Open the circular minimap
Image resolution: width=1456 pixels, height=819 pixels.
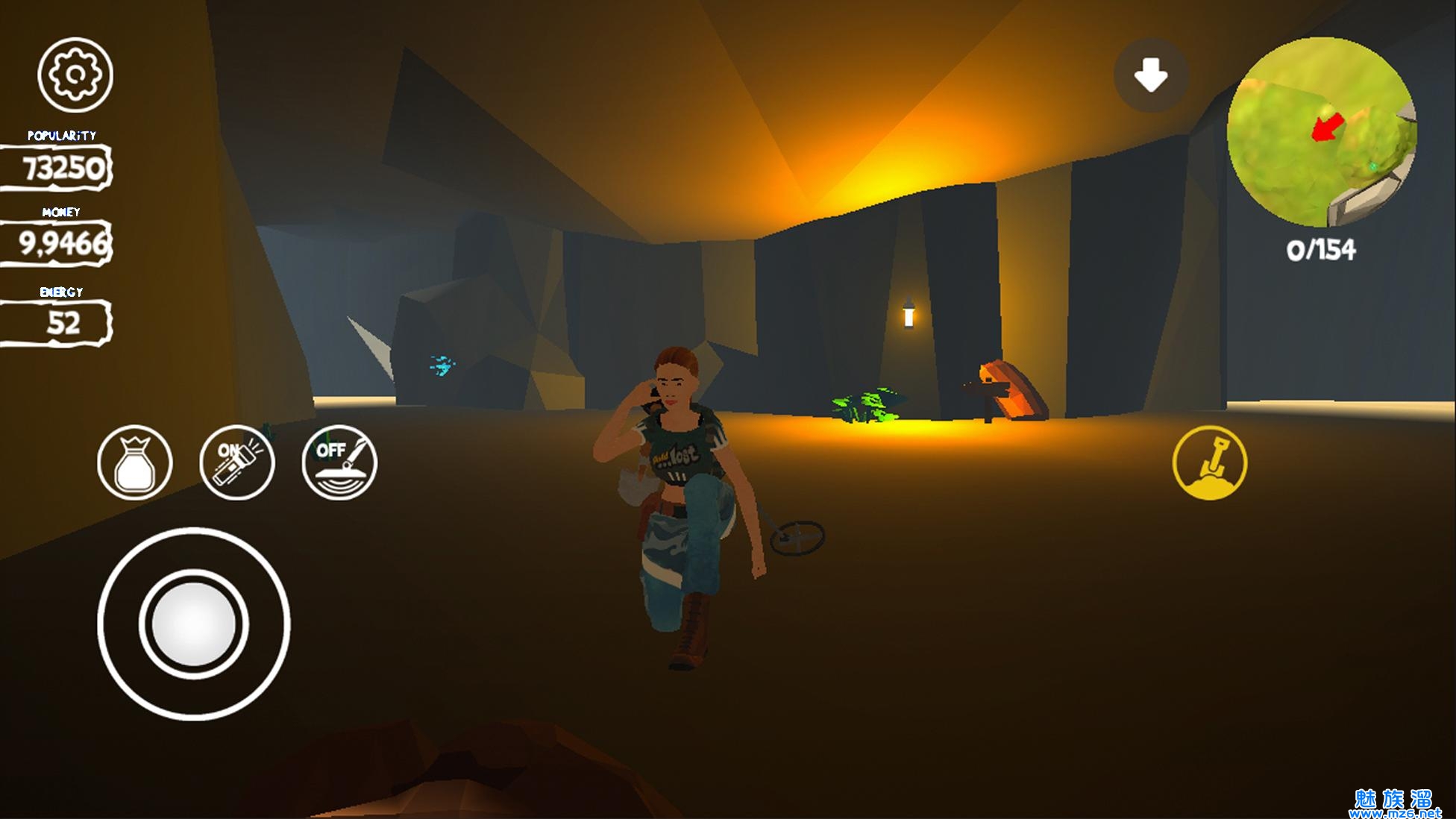1321,133
